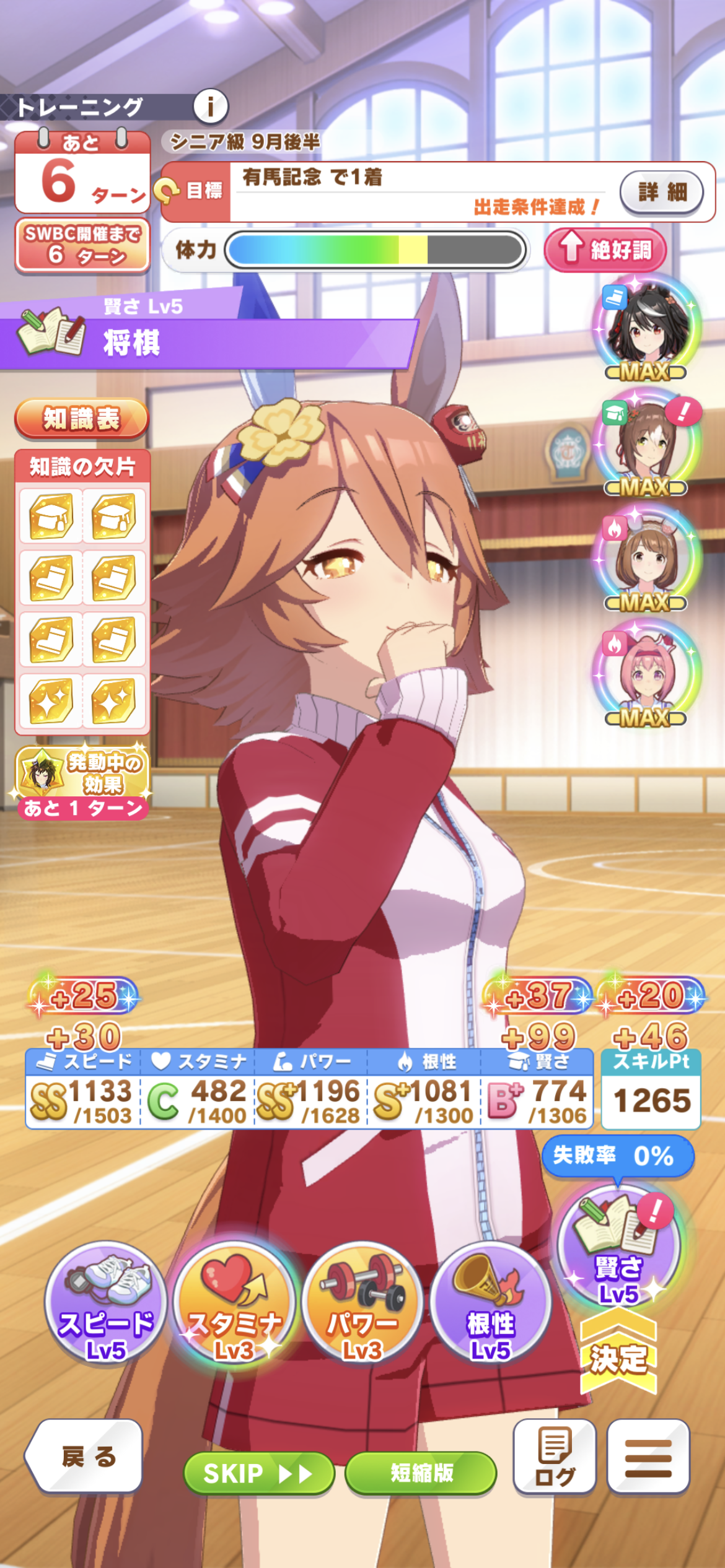Tap the black-haired support card portrait

[647, 328]
